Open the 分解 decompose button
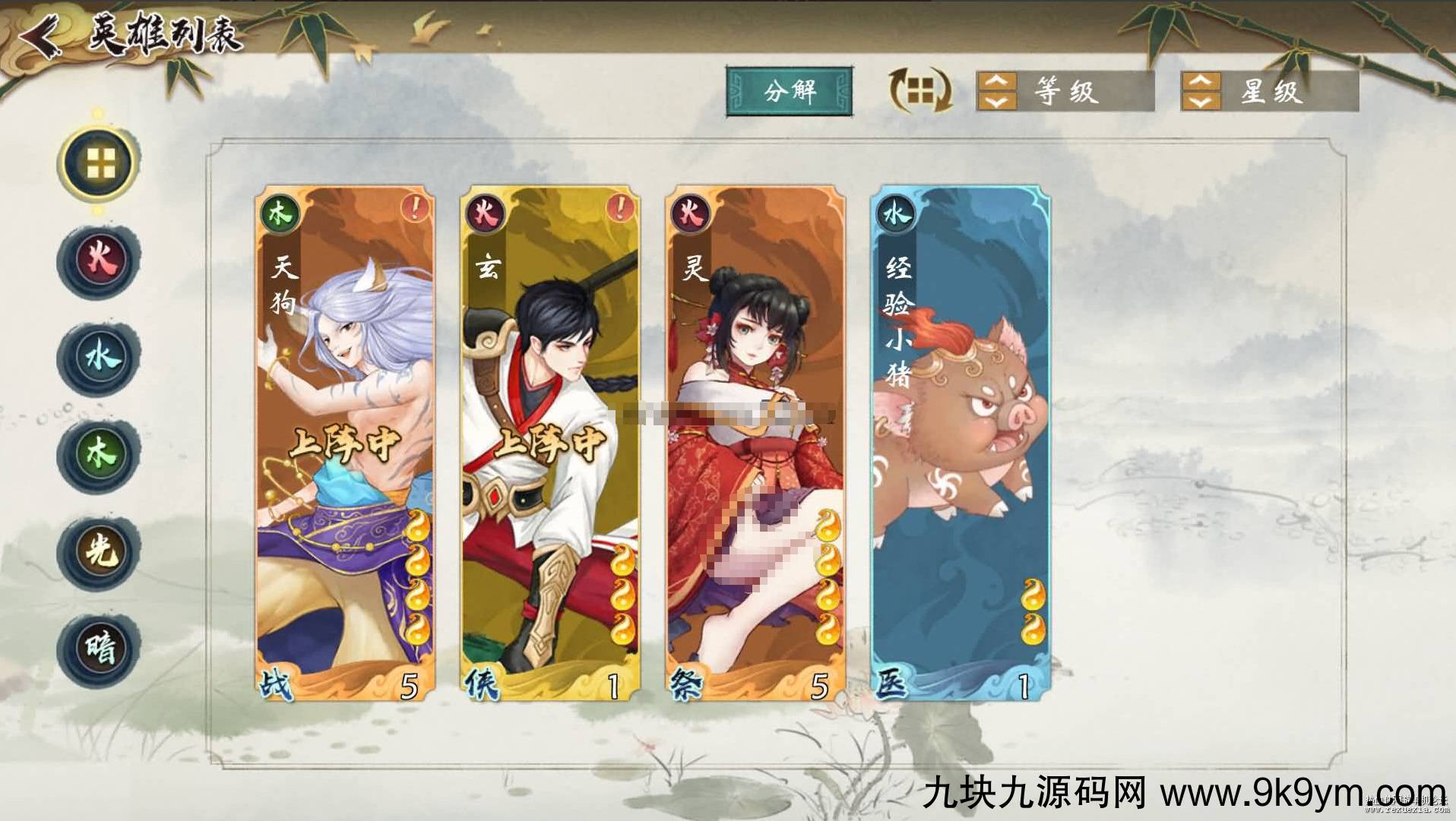1456x821 pixels. pyautogui.click(x=790, y=91)
